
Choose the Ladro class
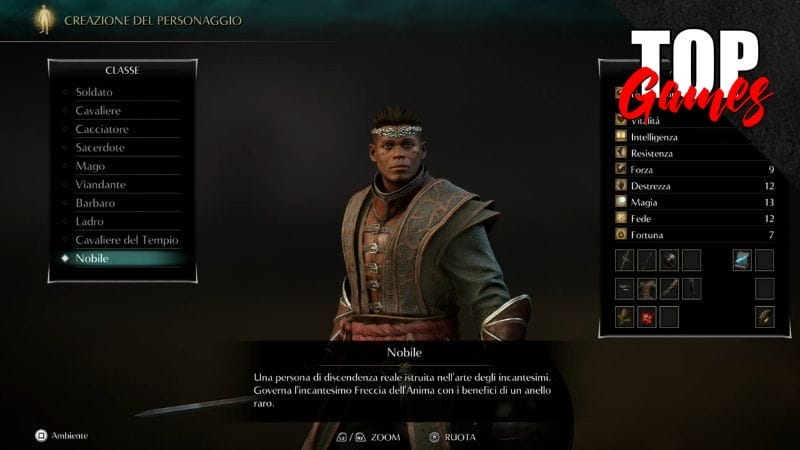pyautogui.click(x=90, y=221)
